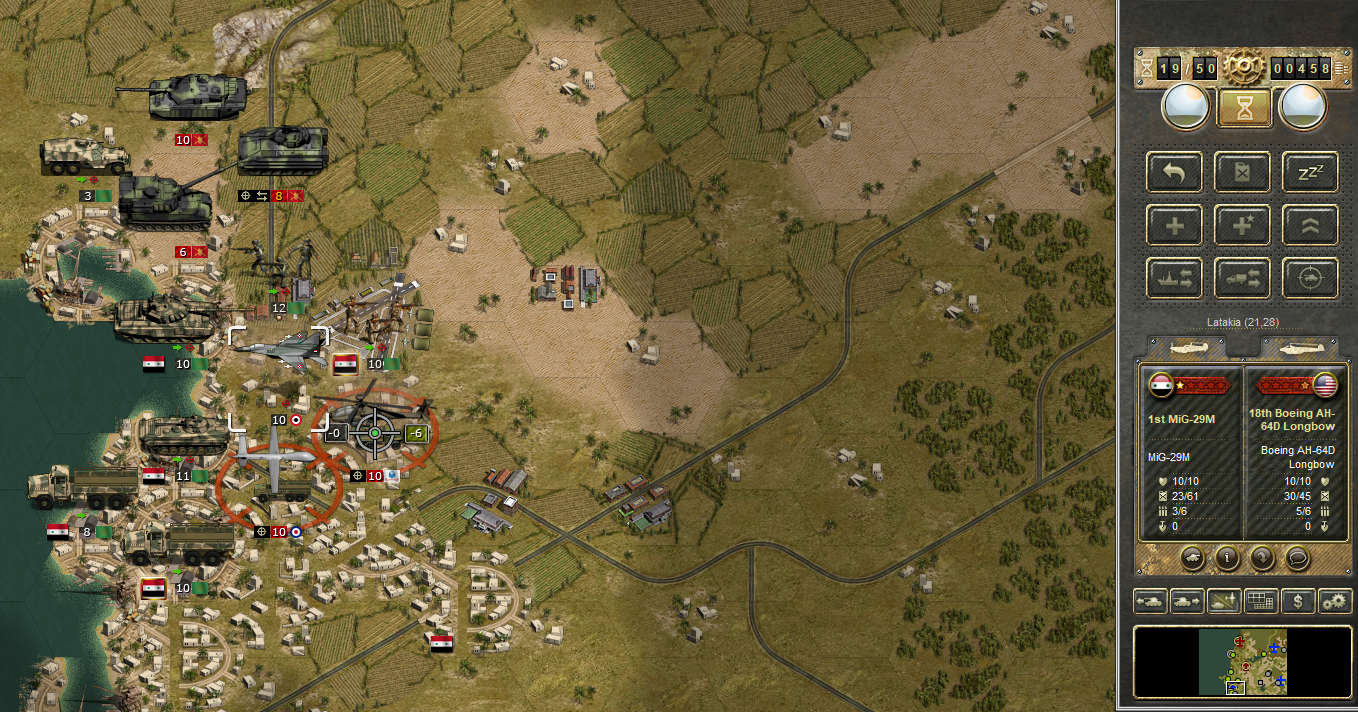This screenshot has height=712, width=1358.
Task: Click the plain plus replacements button
Action: [1175, 225]
